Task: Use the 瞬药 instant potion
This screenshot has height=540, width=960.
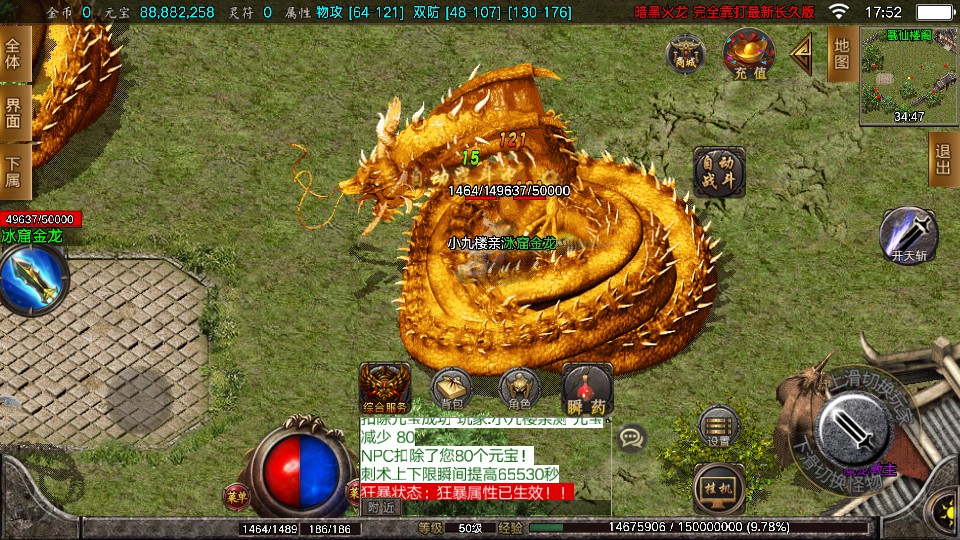Action: [x=587, y=388]
